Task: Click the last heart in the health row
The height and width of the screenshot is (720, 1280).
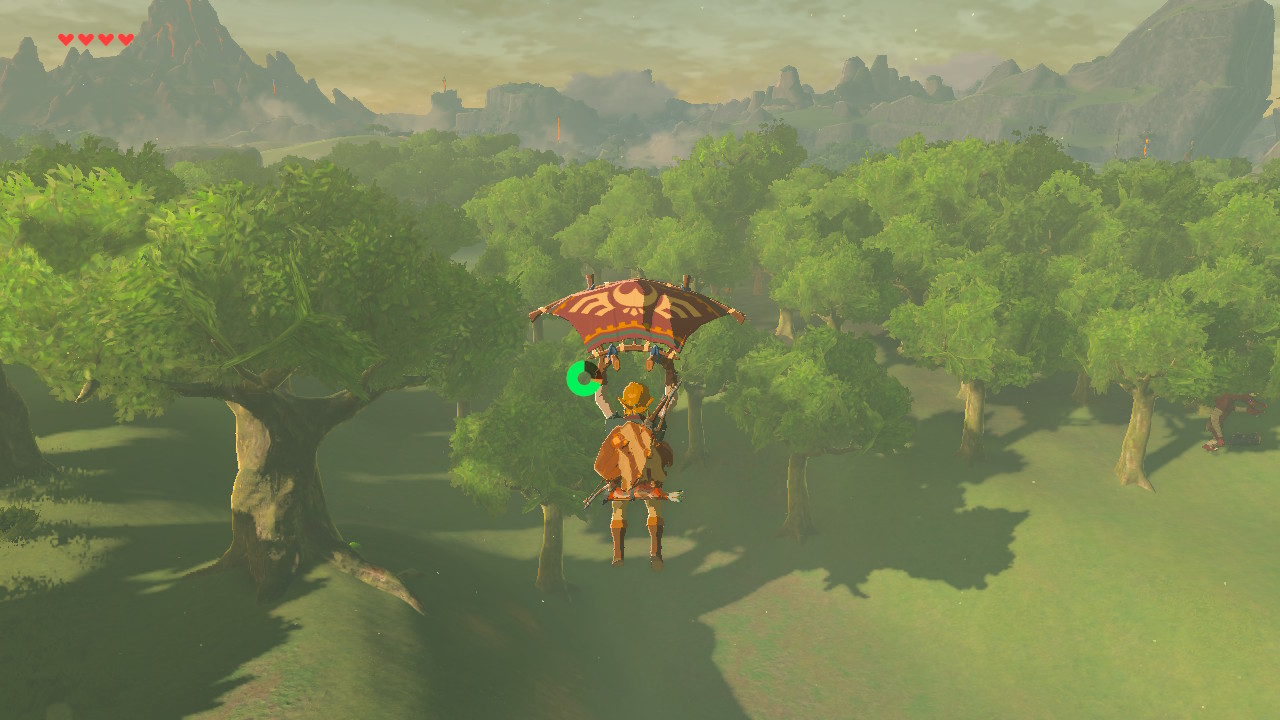Action: pos(128,38)
